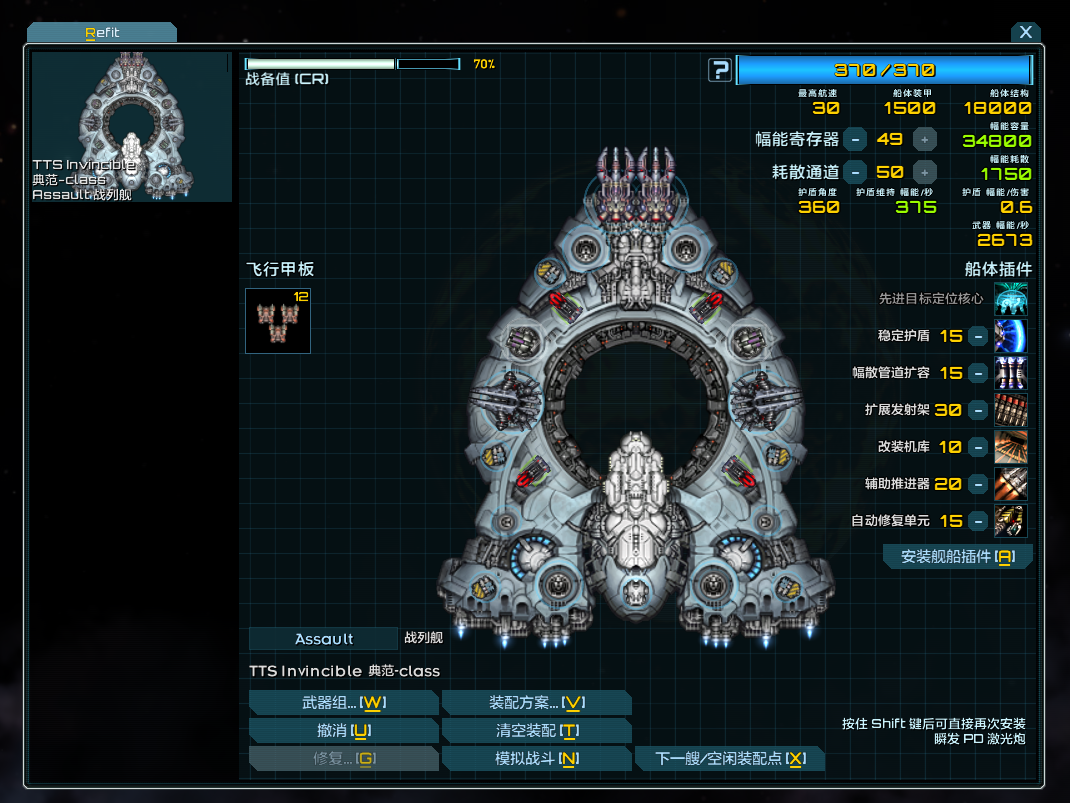This screenshot has height=803, width=1070.
Task: Open 装配方案 loadout variants
Action: click(x=536, y=703)
